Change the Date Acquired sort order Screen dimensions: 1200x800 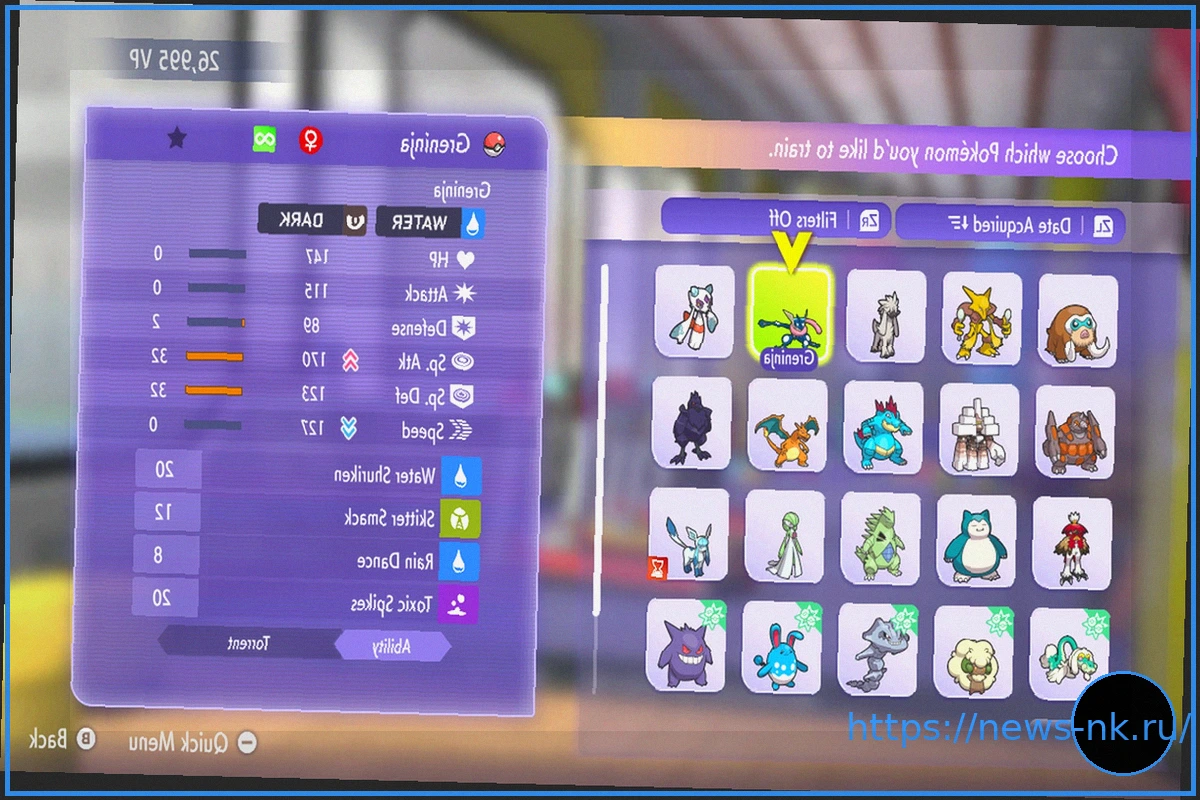coord(1010,223)
